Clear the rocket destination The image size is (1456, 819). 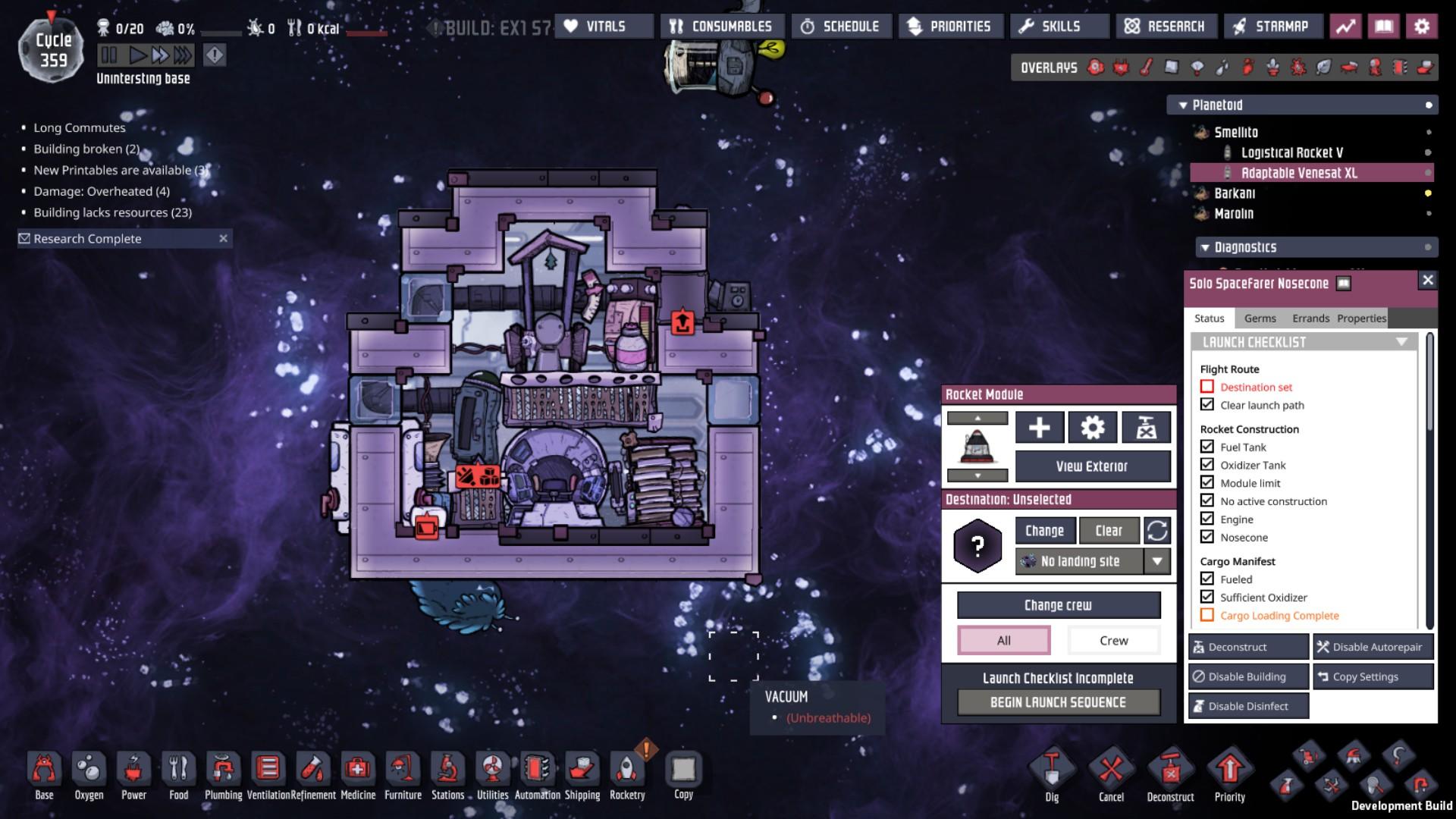1108,531
